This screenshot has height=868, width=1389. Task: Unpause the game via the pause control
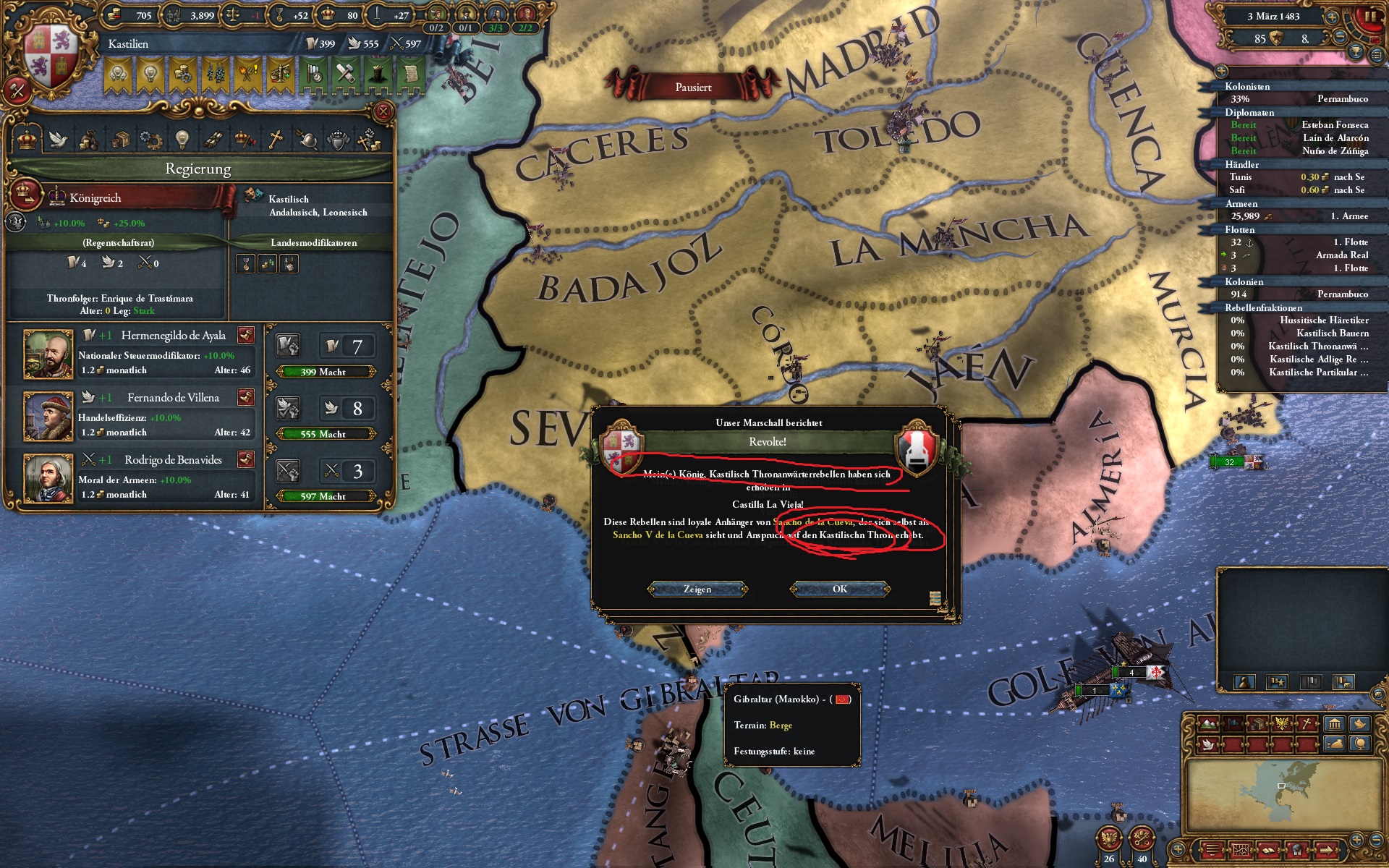pos(1370,17)
